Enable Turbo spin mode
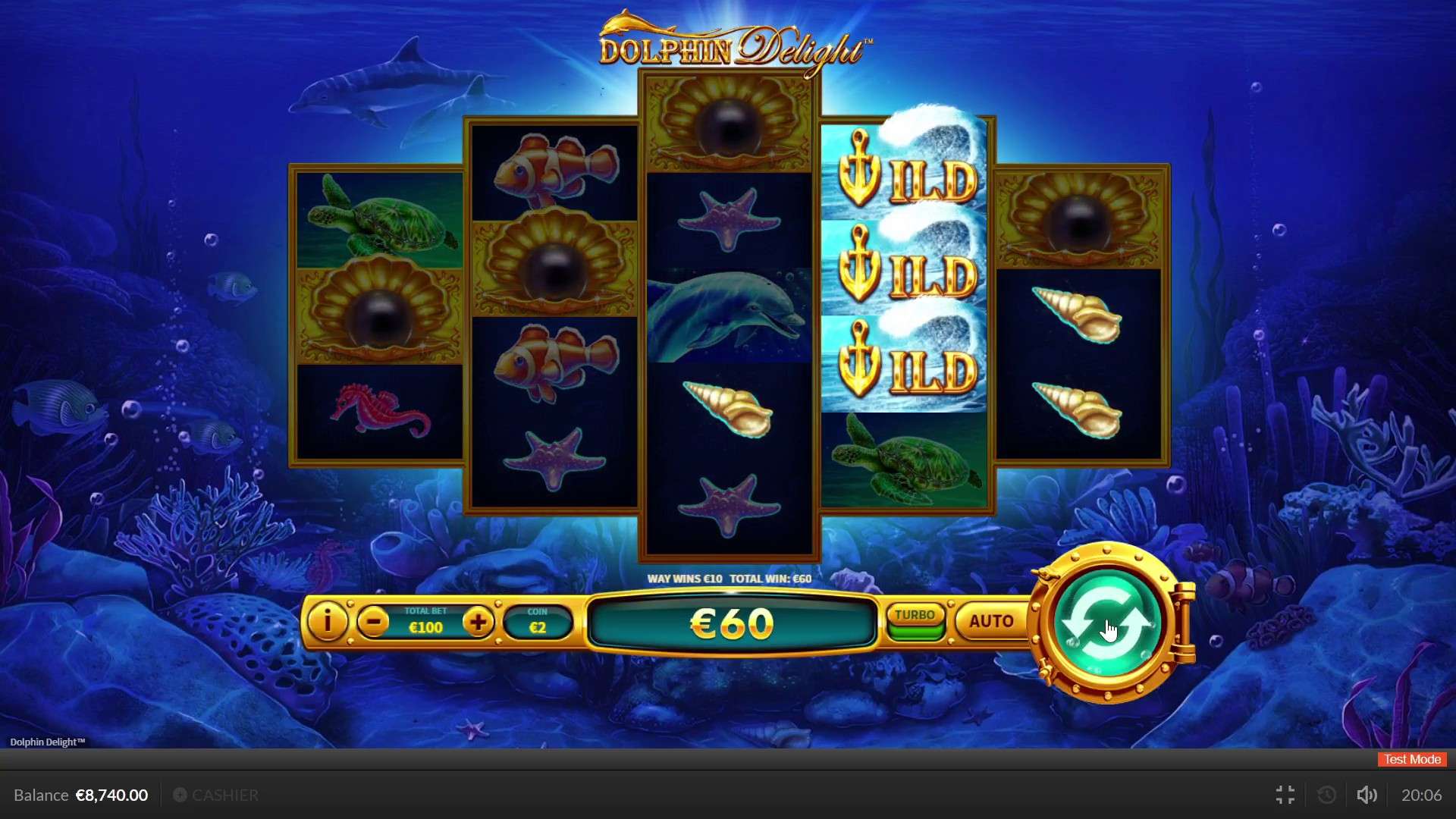This screenshot has width=1456, height=819. tap(915, 616)
